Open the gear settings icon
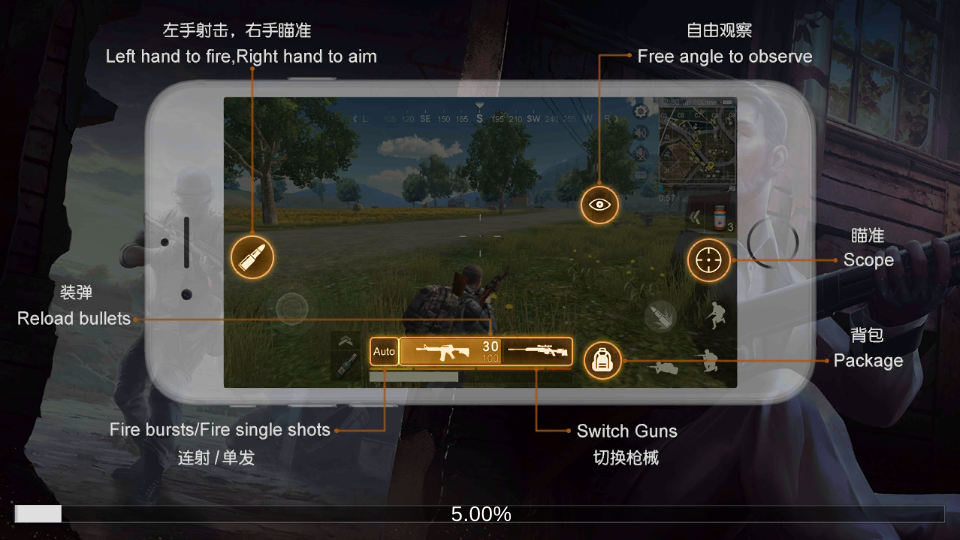 tap(641, 108)
